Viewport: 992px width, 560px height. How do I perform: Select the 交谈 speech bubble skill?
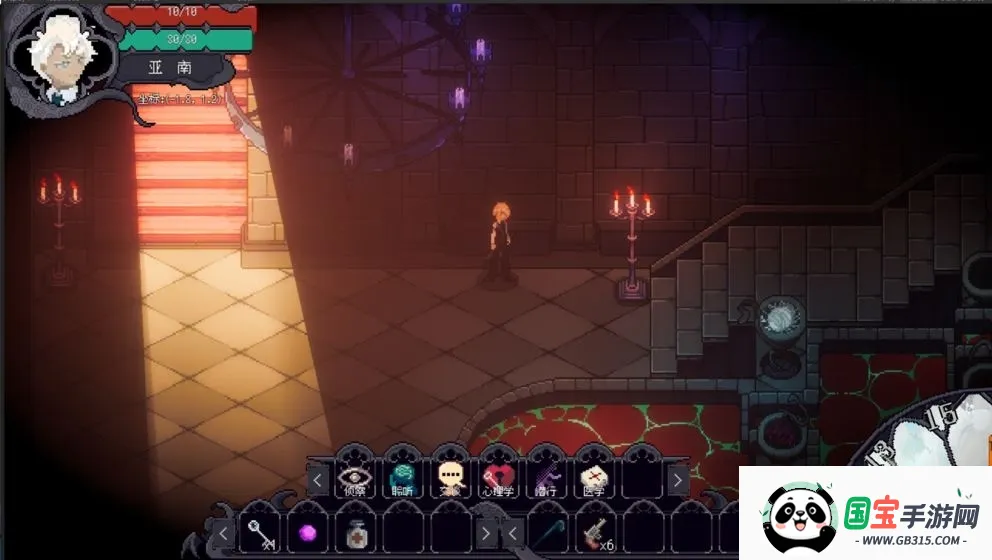click(450, 480)
